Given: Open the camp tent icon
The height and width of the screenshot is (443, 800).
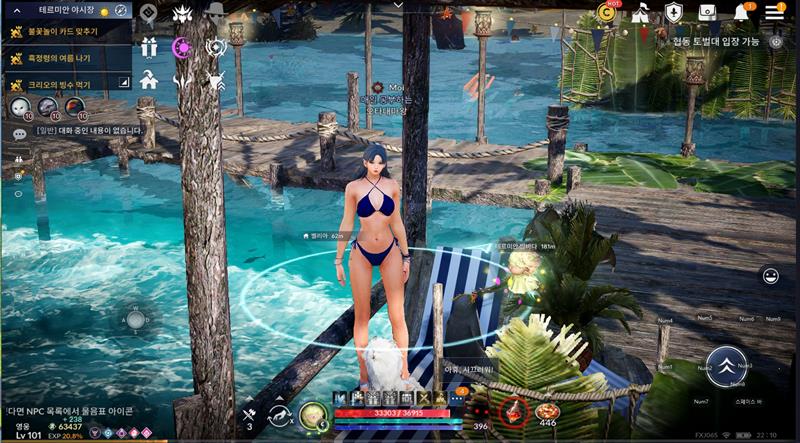Looking at the screenshot, I should coord(640,12).
